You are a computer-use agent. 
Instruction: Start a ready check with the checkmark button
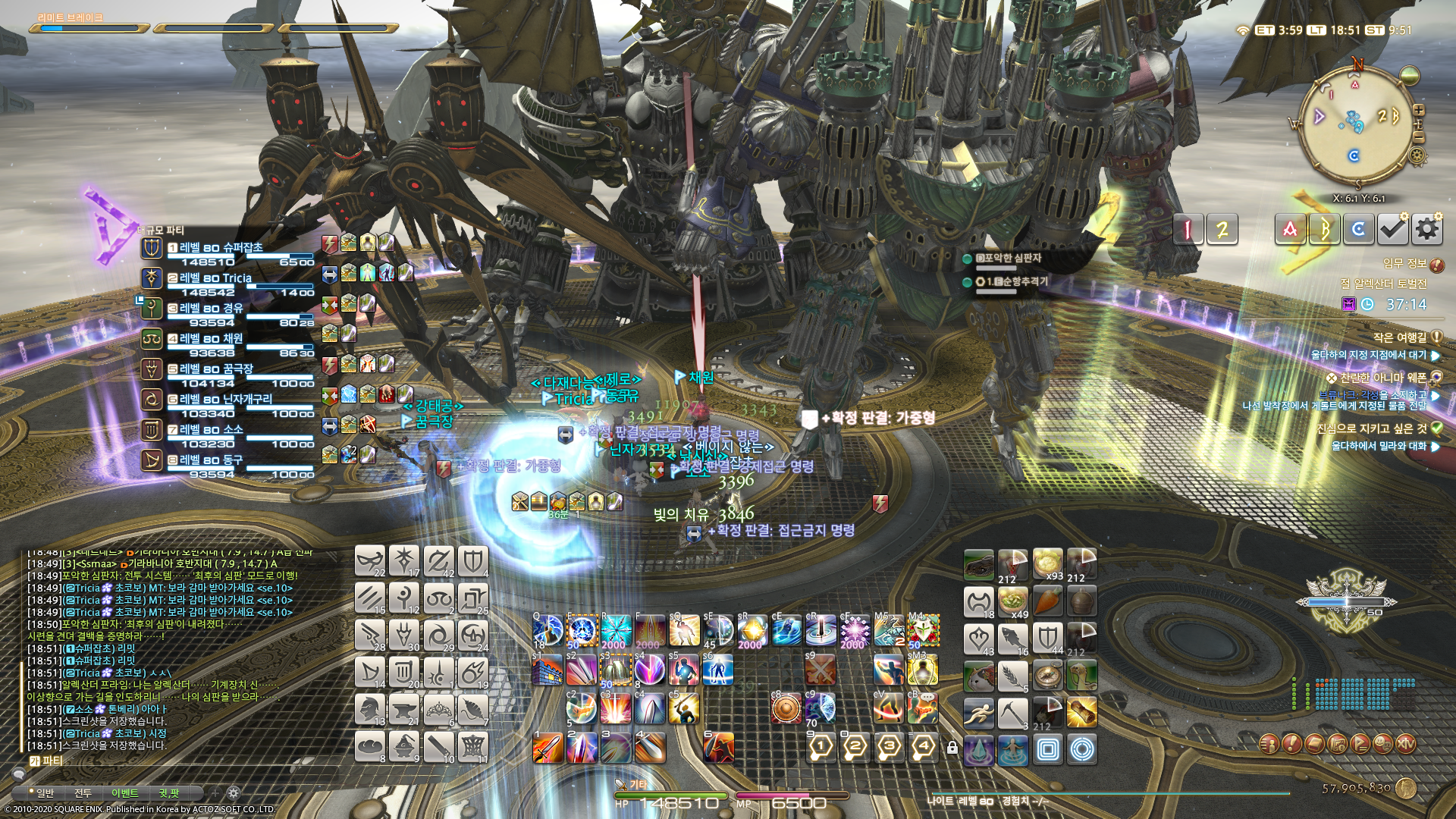(x=1392, y=229)
